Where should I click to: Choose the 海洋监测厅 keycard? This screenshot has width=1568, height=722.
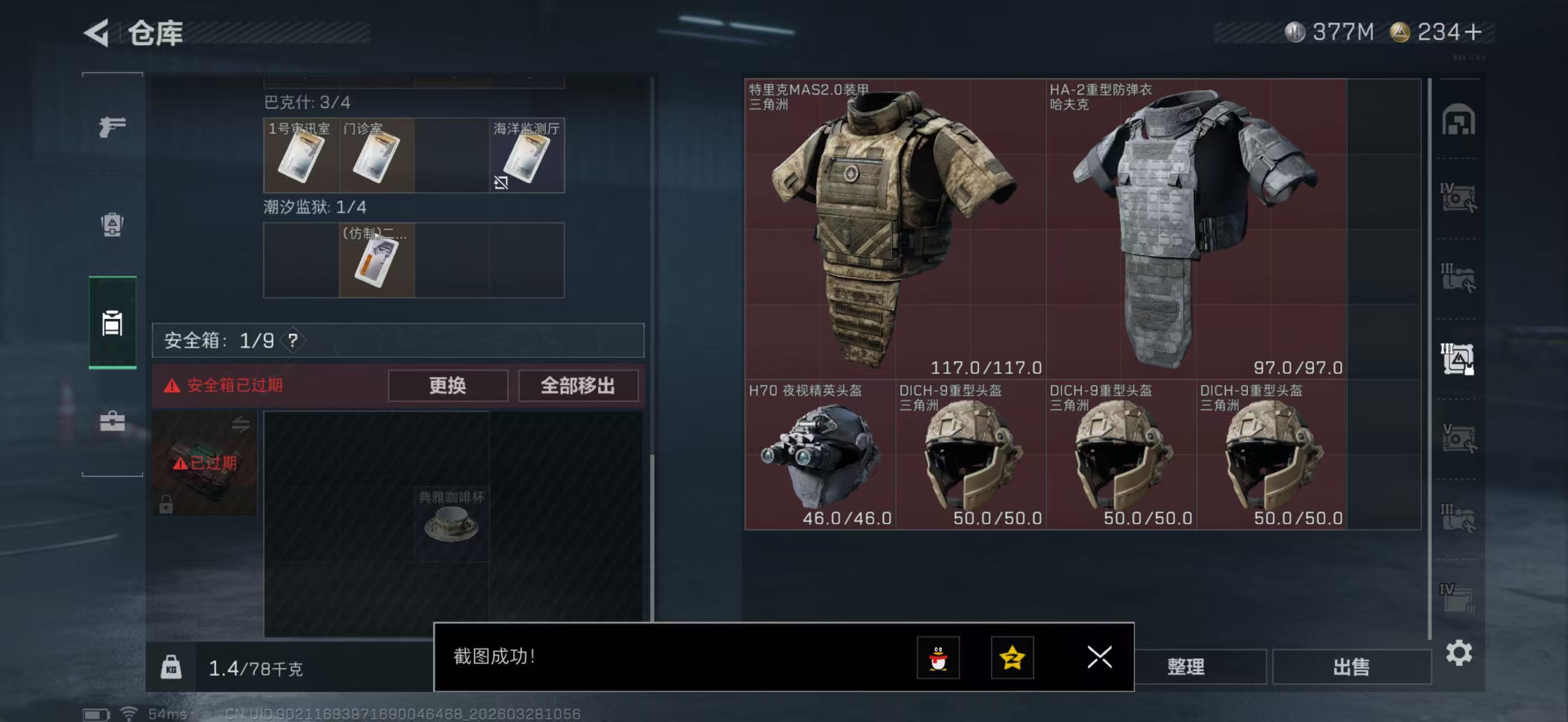click(x=527, y=156)
